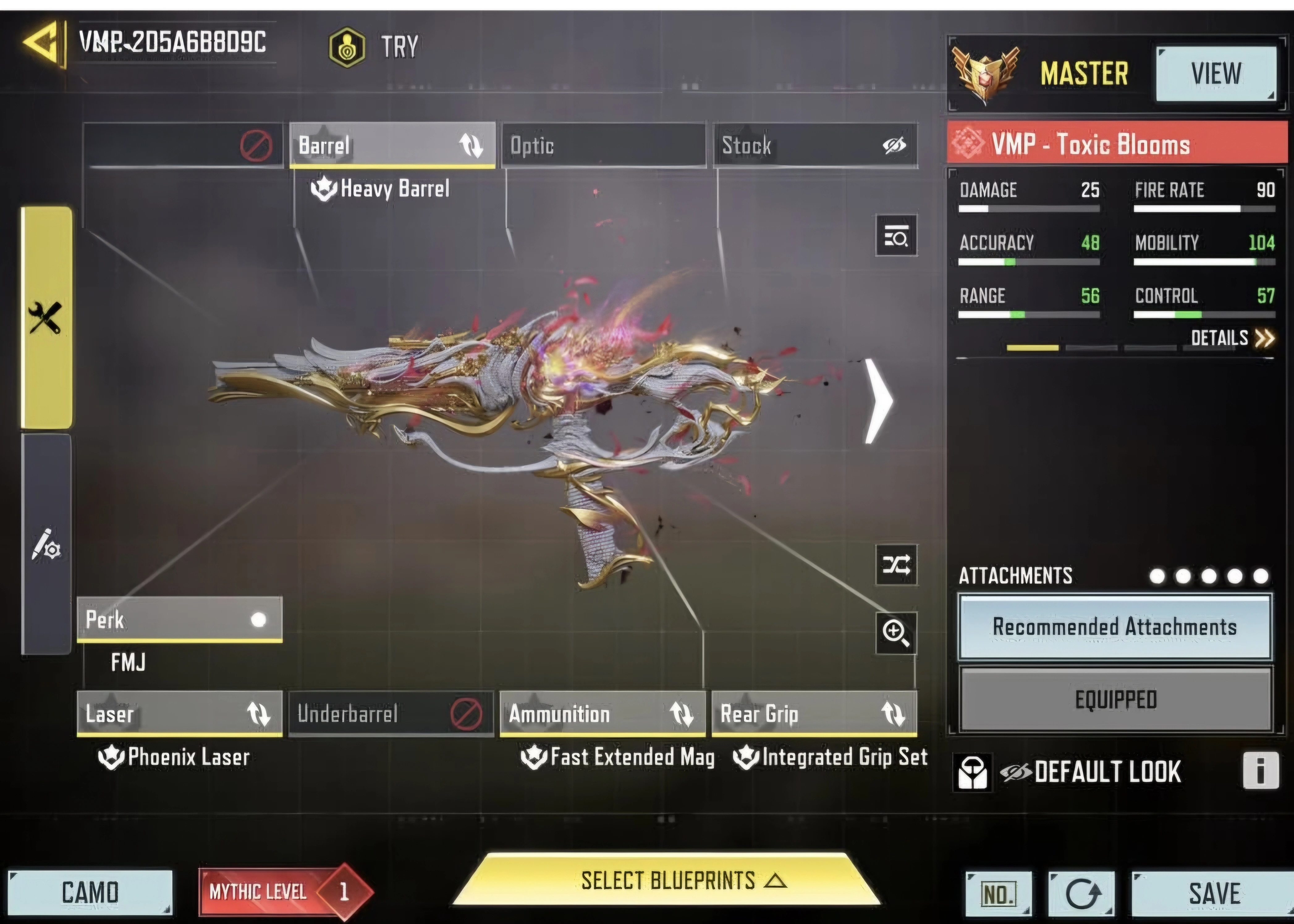
Task: Choose the Perk slot with FMJ
Action: [x=179, y=619]
